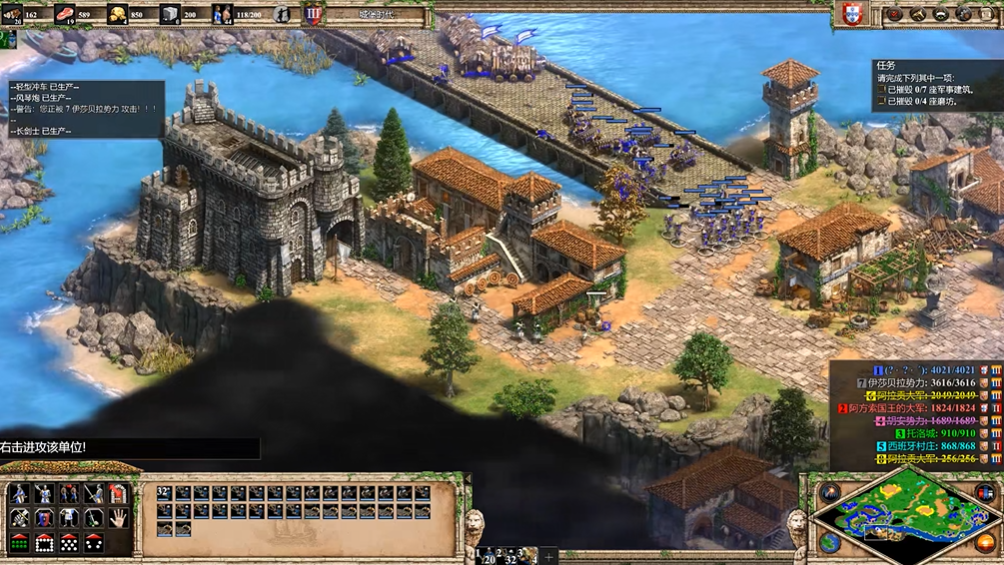Click the red arch garrison command
The height and width of the screenshot is (565, 1004).
pos(118,494)
